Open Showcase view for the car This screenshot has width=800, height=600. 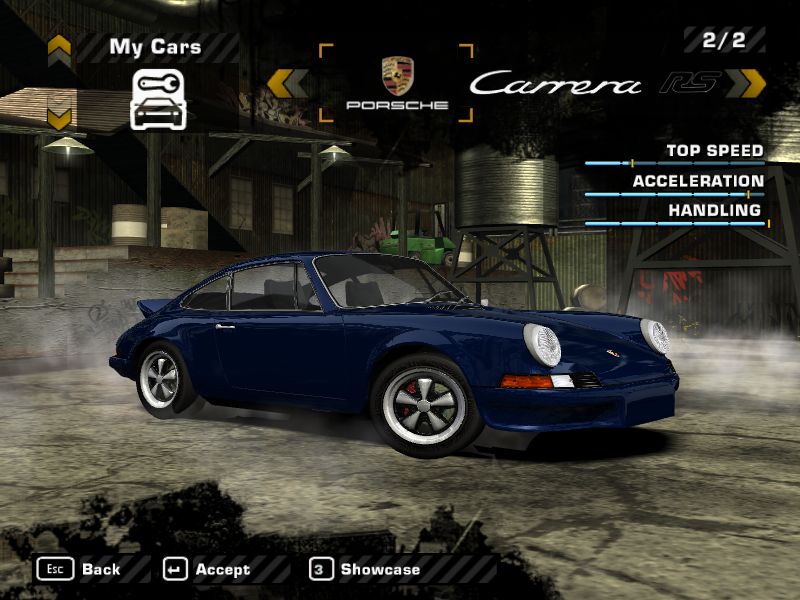click(x=365, y=569)
